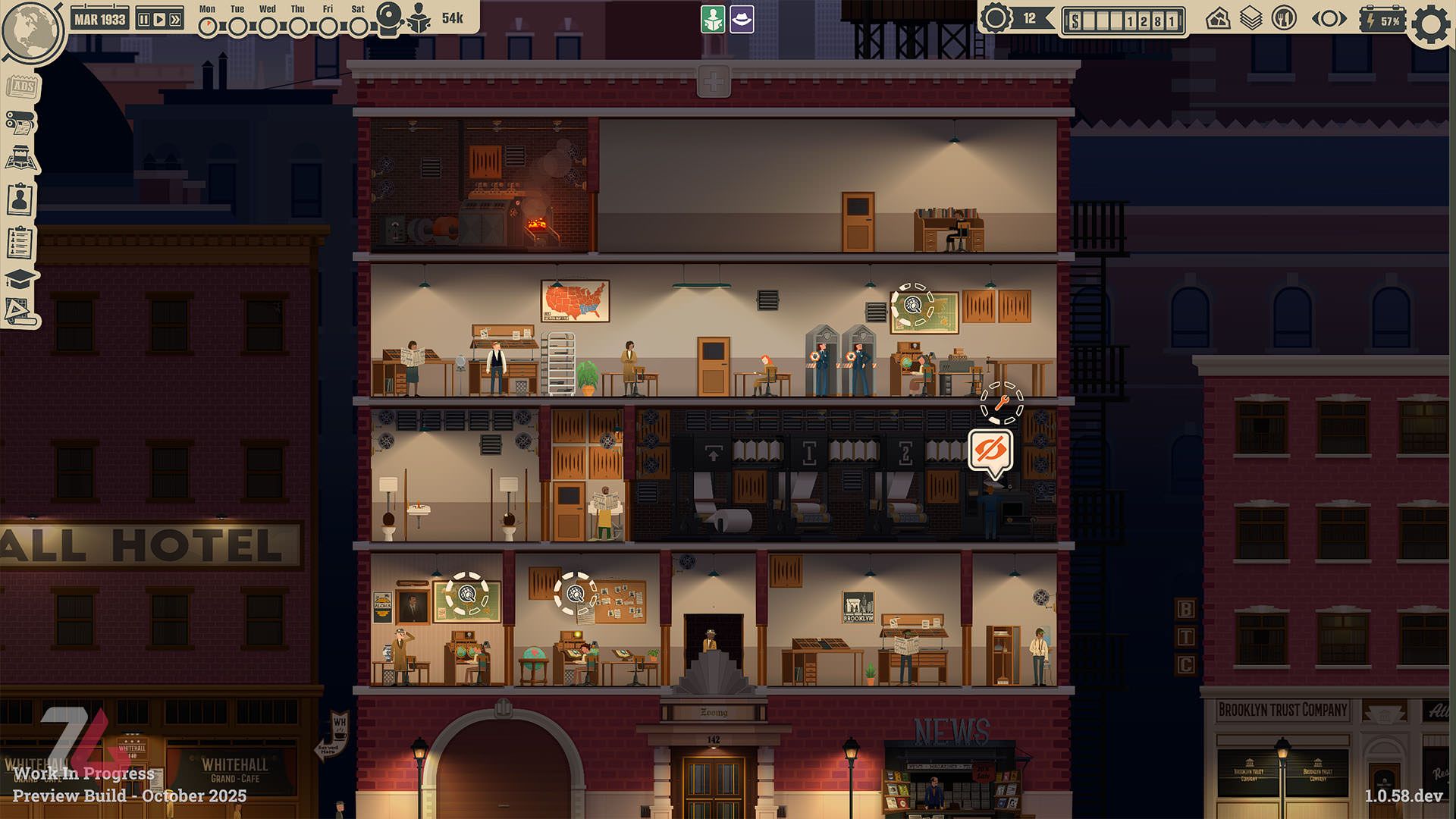The height and width of the screenshot is (819, 1456).
Task: Open the fork and knife overlay
Action: [x=1284, y=19]
